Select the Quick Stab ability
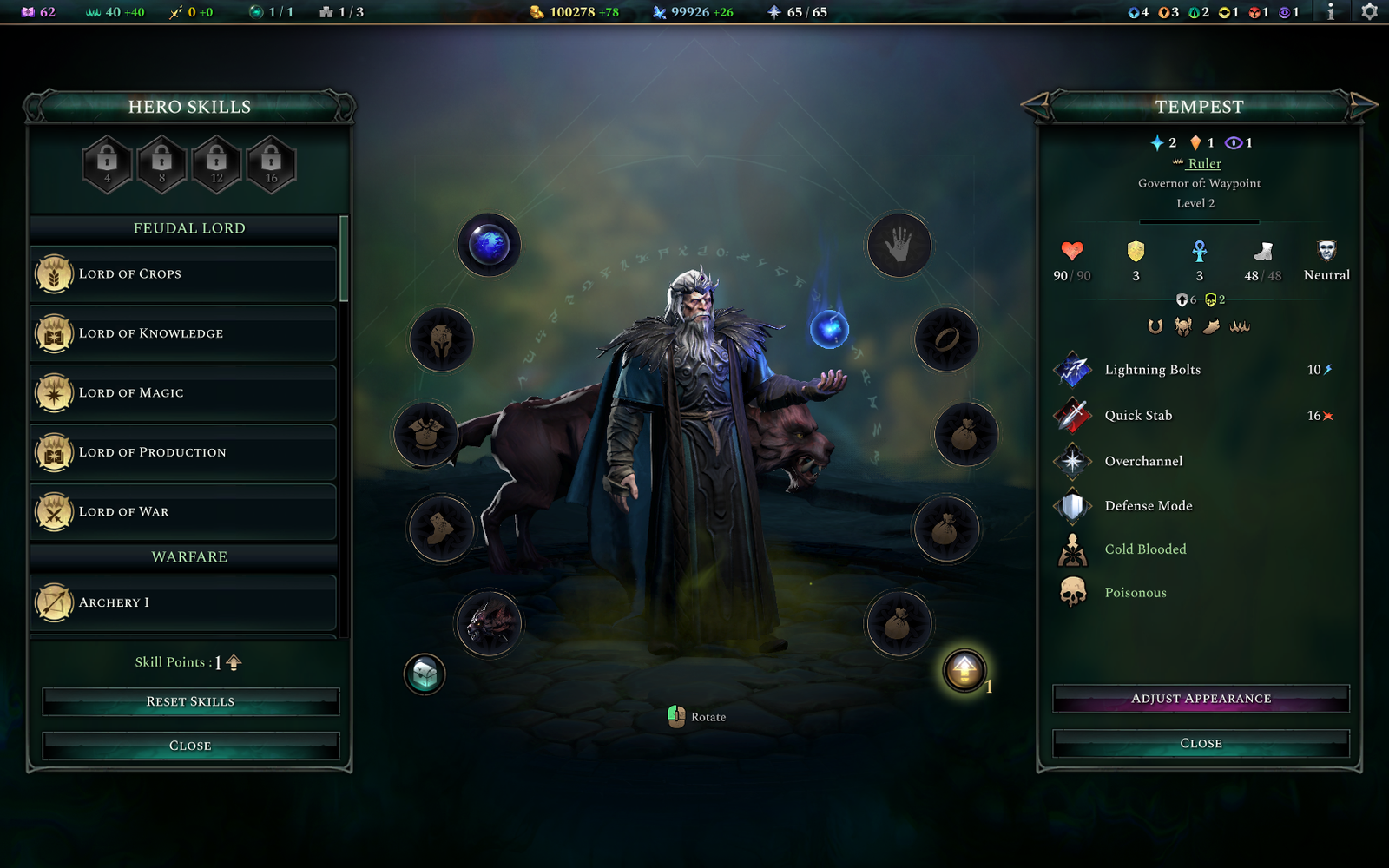 tap(1138, 416)
